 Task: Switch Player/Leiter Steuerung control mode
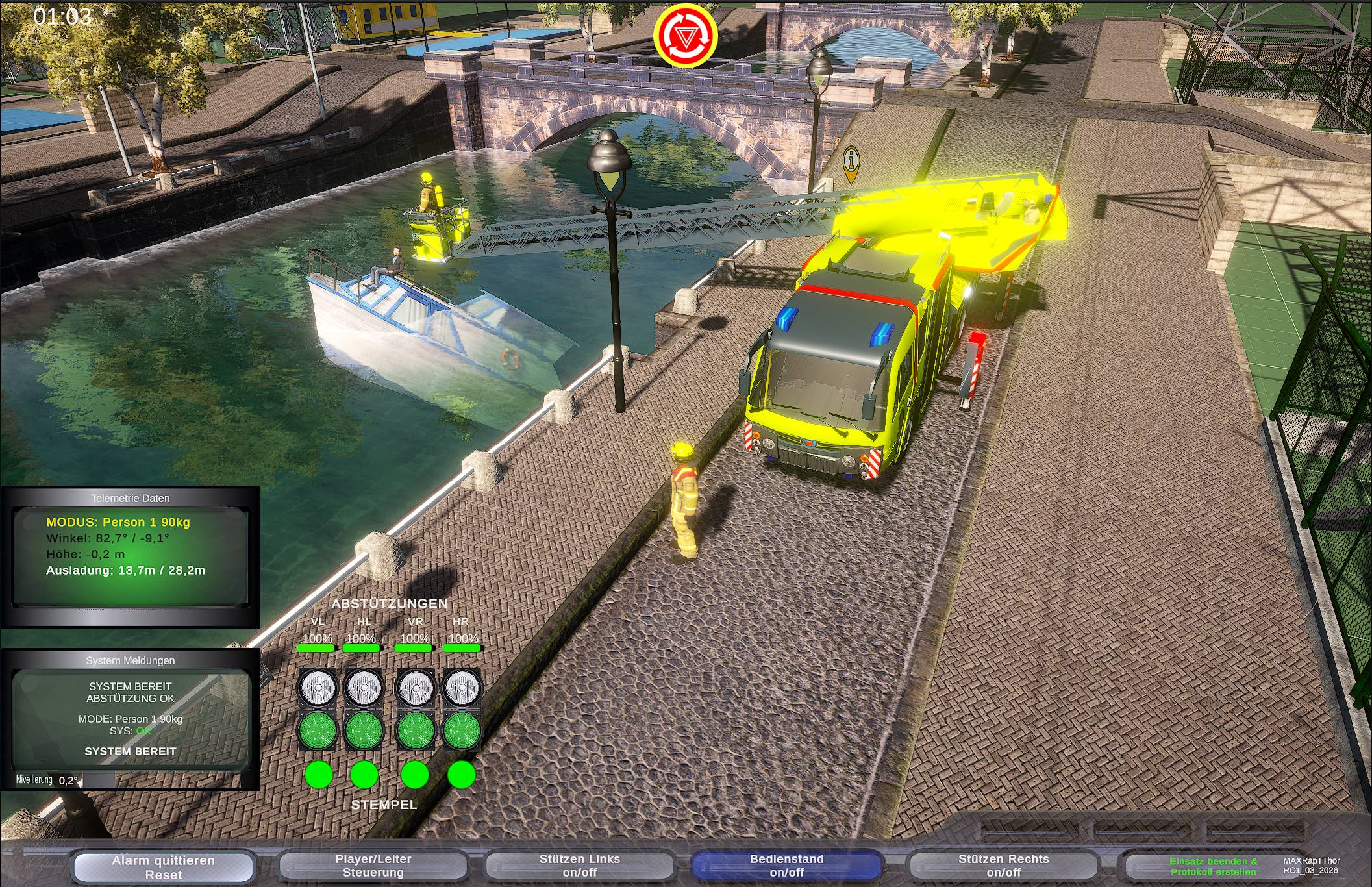(373, 866)
